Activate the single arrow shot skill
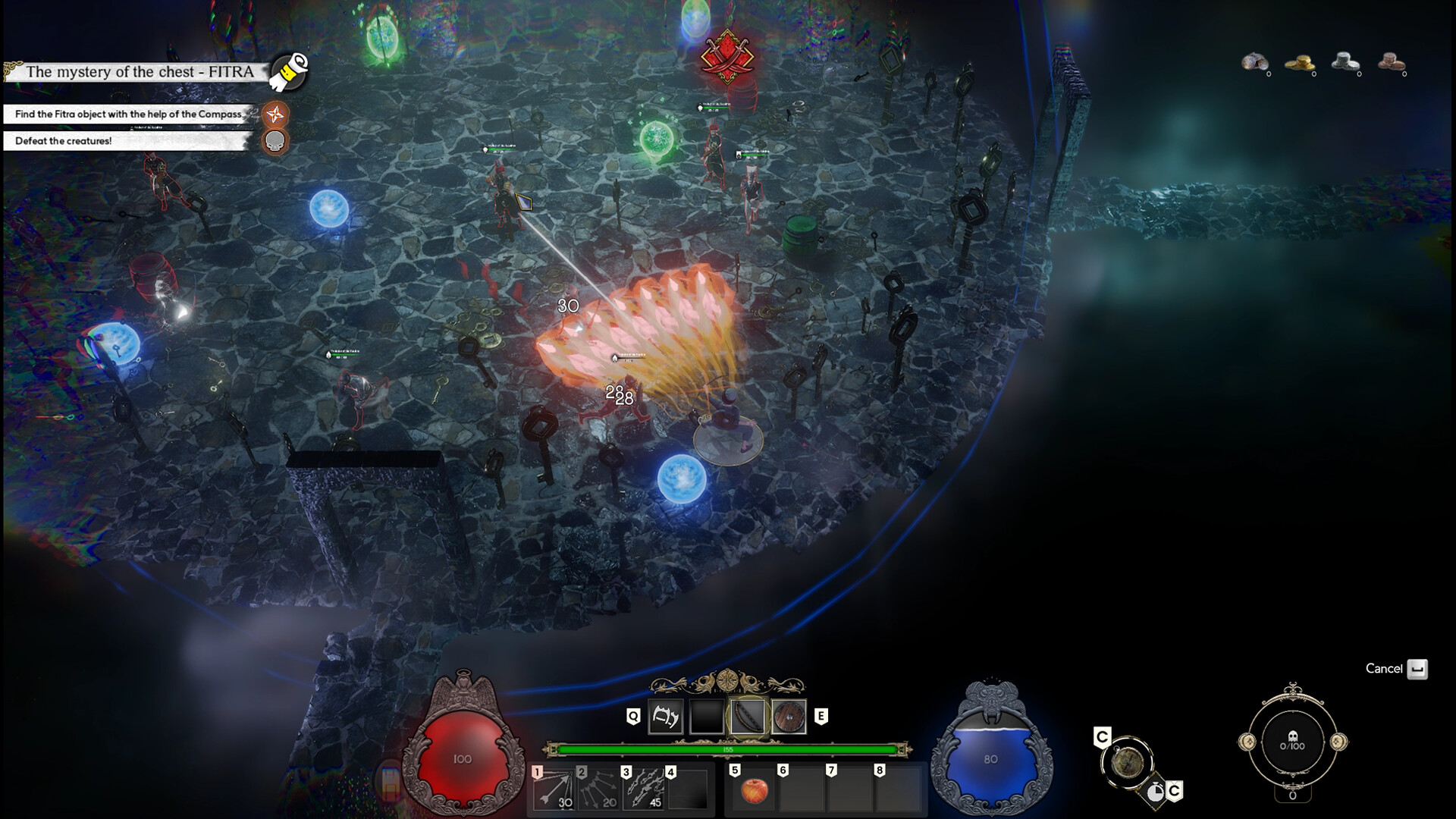 click(553, 789)
